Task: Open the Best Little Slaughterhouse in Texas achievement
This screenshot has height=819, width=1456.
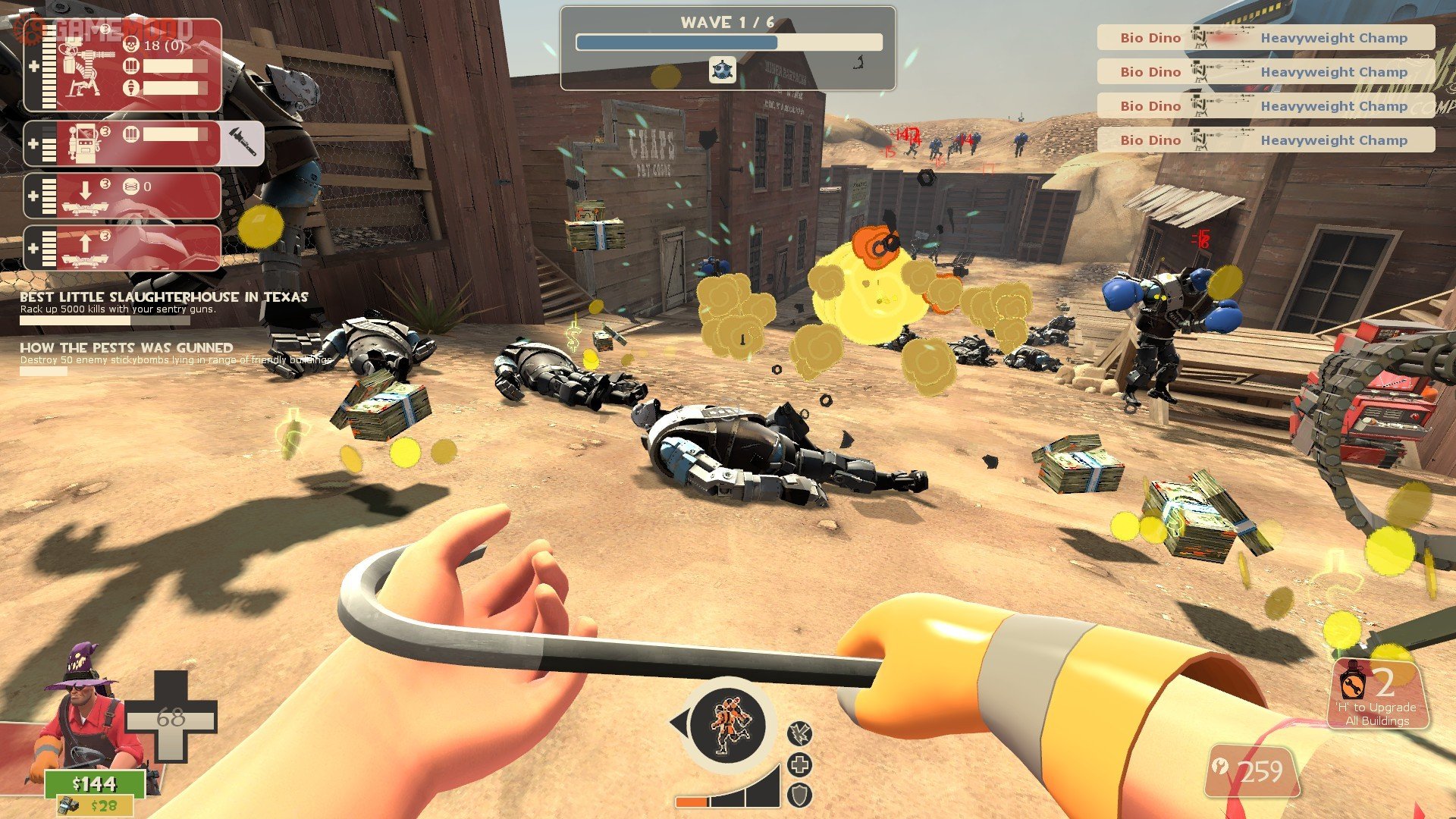Action: click(x=164, y=297)
